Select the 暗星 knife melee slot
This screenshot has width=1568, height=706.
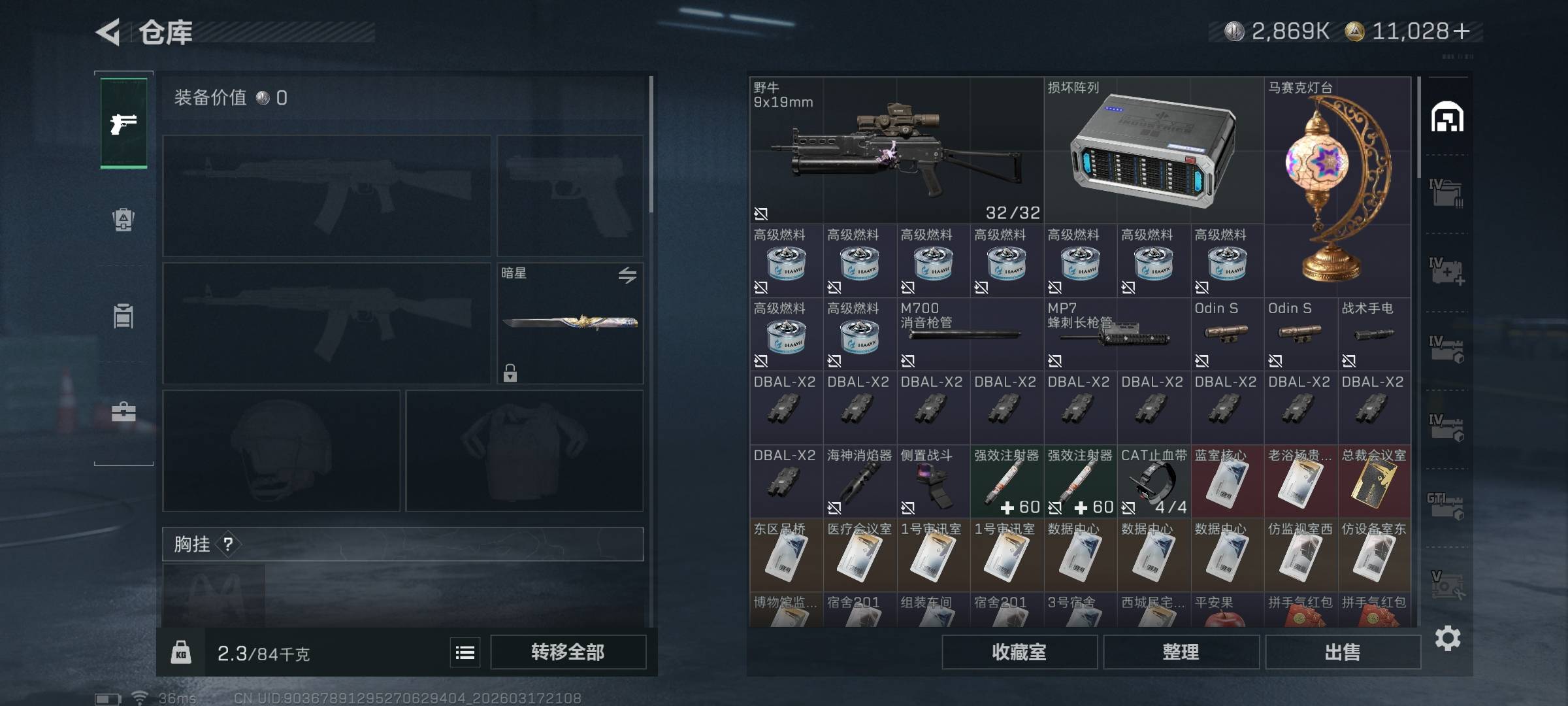pos(570,323)
